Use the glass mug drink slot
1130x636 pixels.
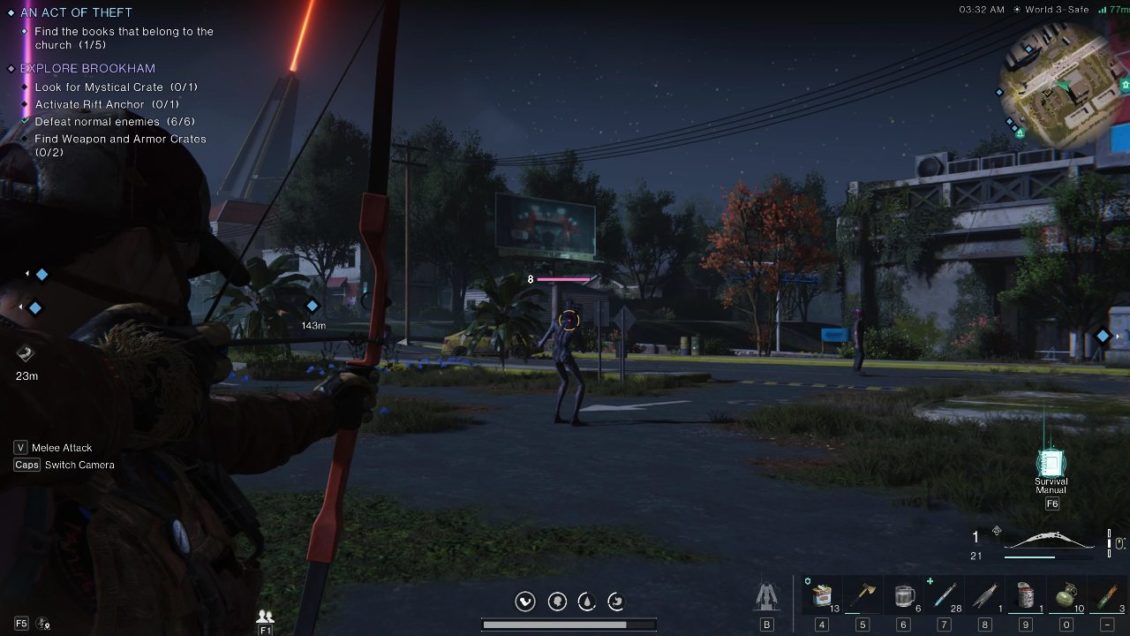903,595
